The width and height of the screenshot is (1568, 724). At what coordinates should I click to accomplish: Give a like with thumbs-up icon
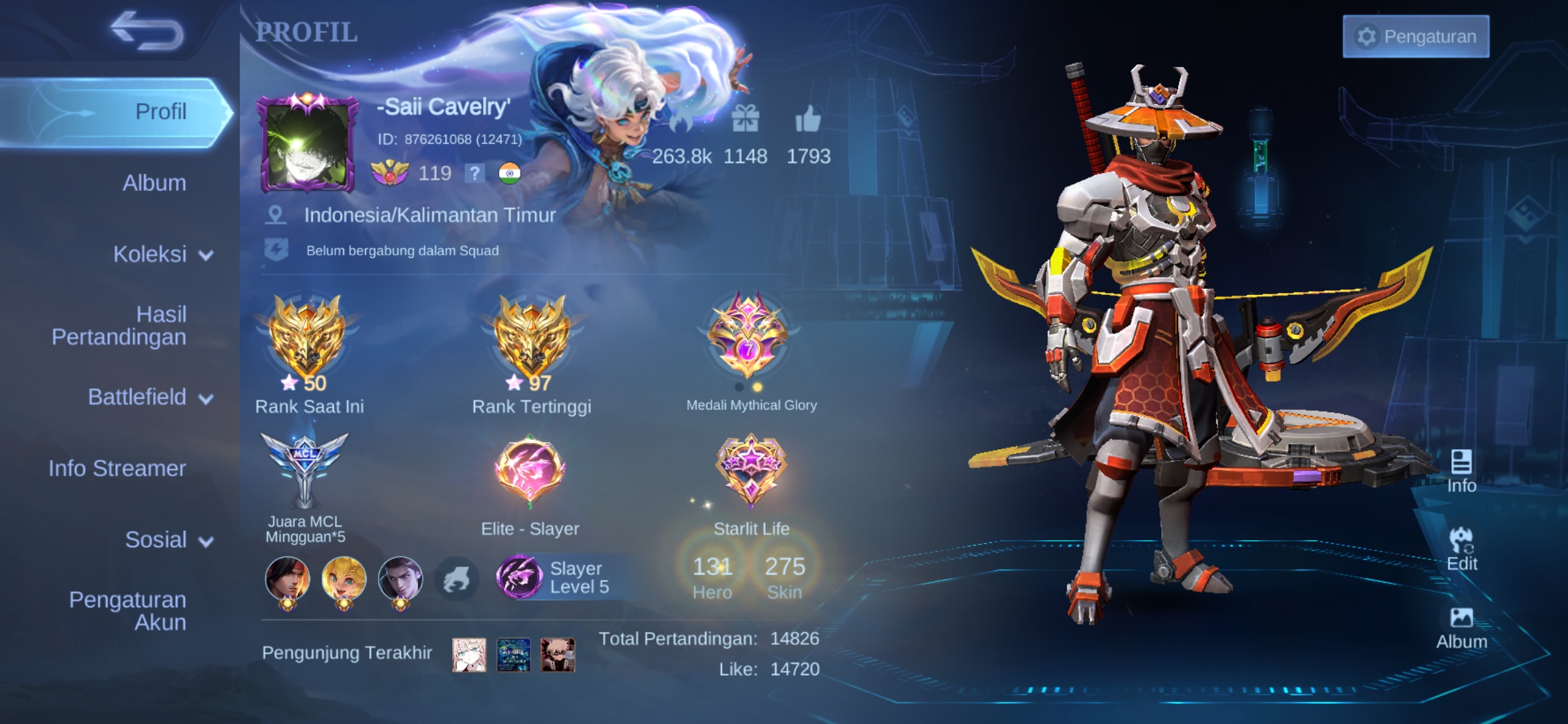pyautogui.click(x=807, y=121)
